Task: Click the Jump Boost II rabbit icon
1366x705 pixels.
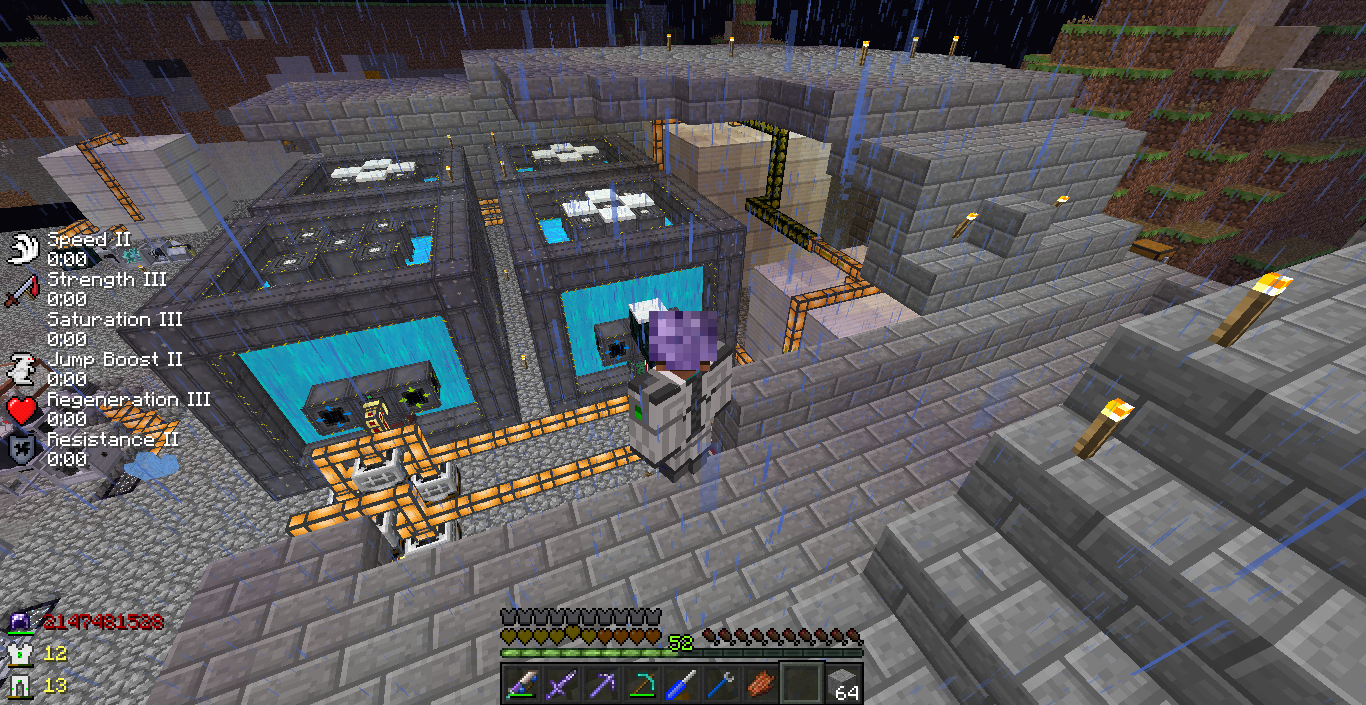Action: (23, 369)
